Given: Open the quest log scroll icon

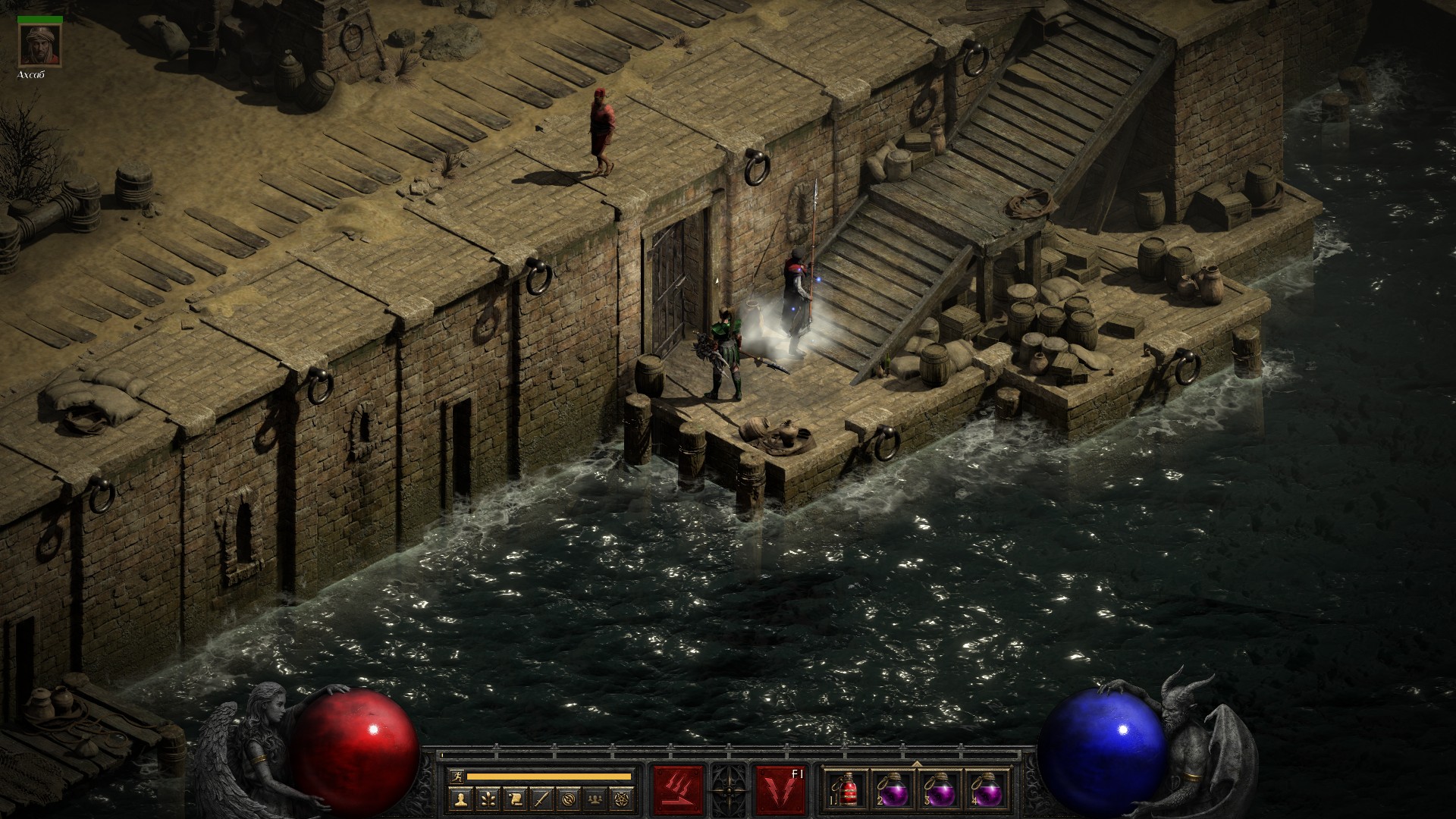Looking at the screenshot, I should click(x=514, y=798).
